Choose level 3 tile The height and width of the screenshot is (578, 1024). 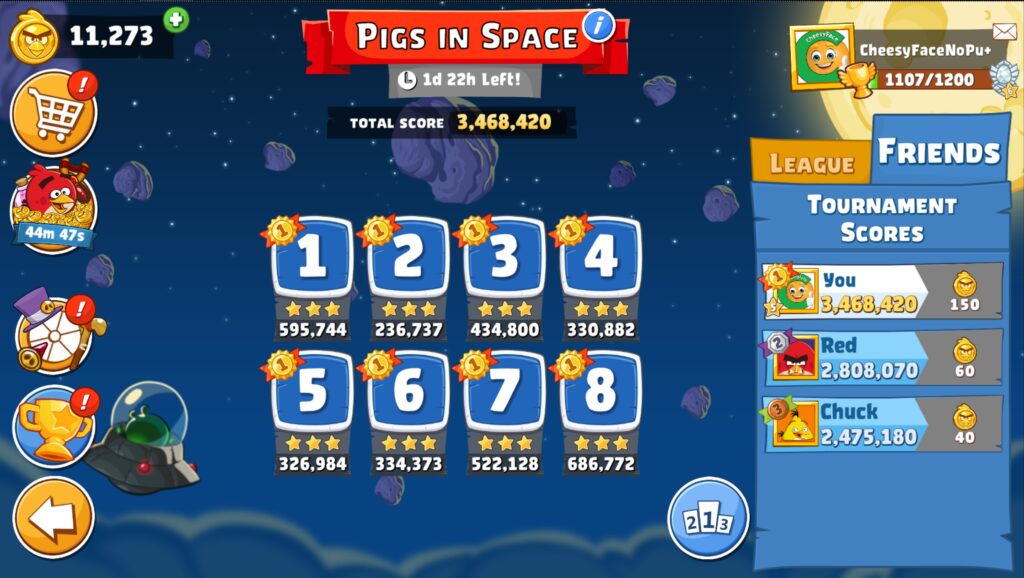click(x=504, y=260)
